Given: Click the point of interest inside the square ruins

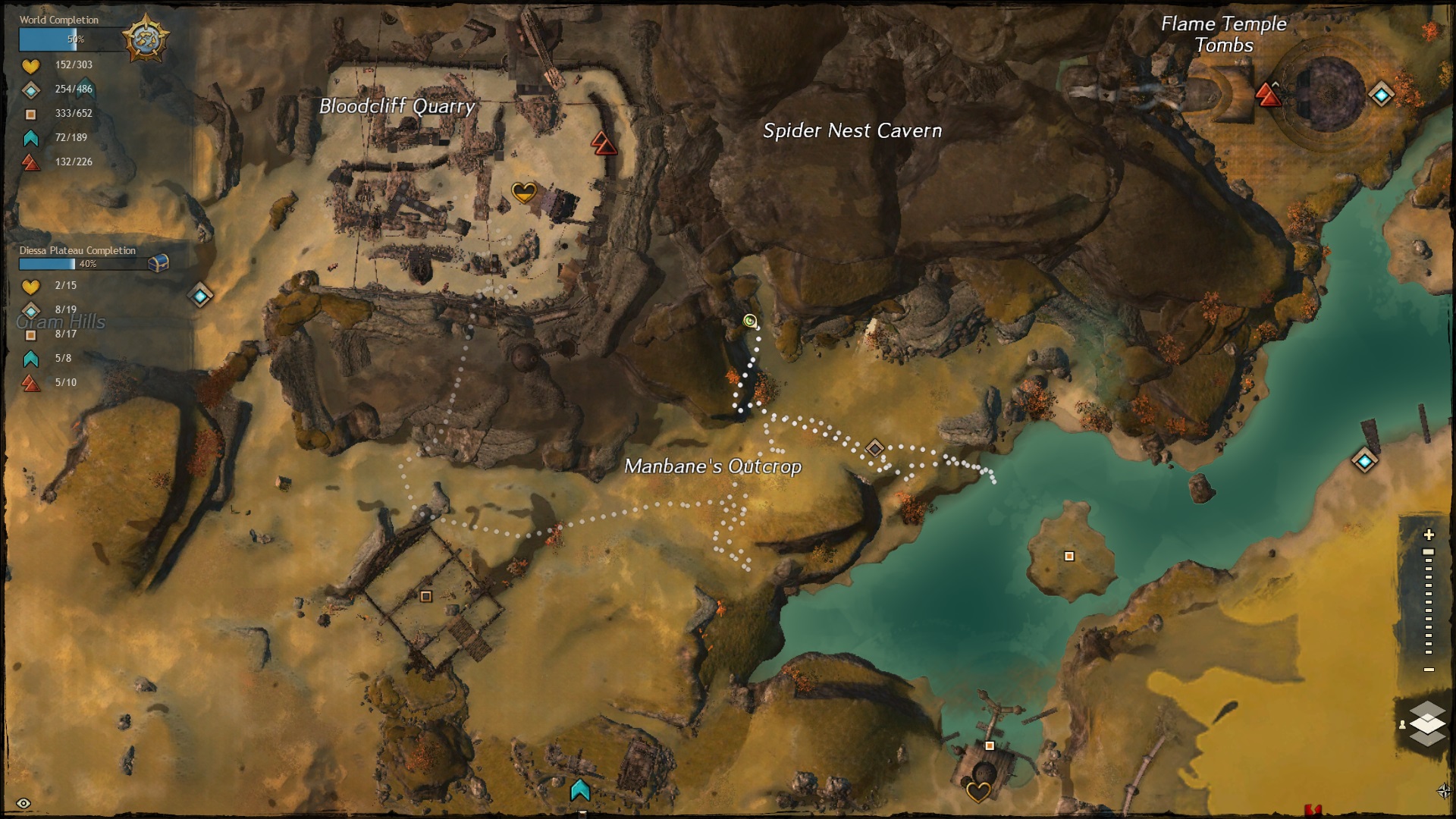Looking at the screenshot, I should [x=426, y=597].
